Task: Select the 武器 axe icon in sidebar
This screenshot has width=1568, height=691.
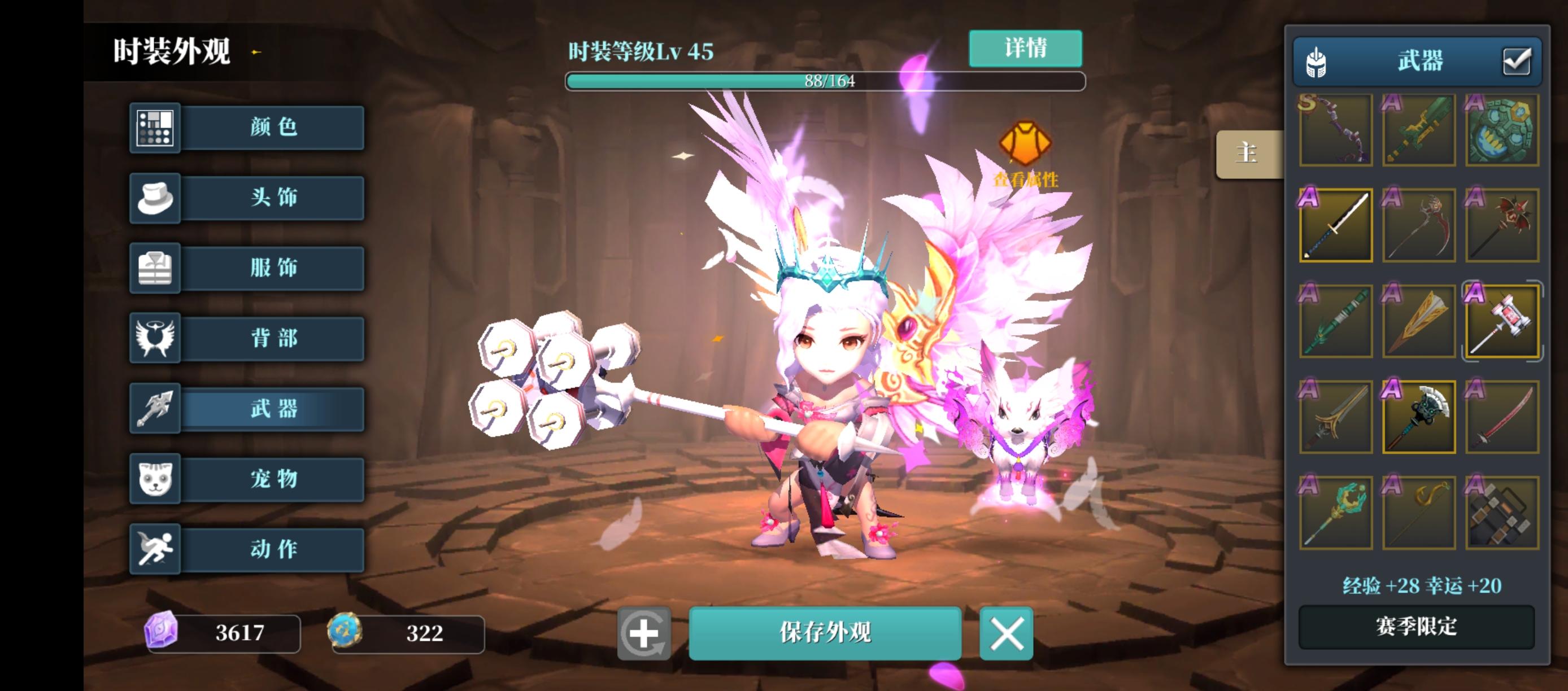Action: [155, 409]
